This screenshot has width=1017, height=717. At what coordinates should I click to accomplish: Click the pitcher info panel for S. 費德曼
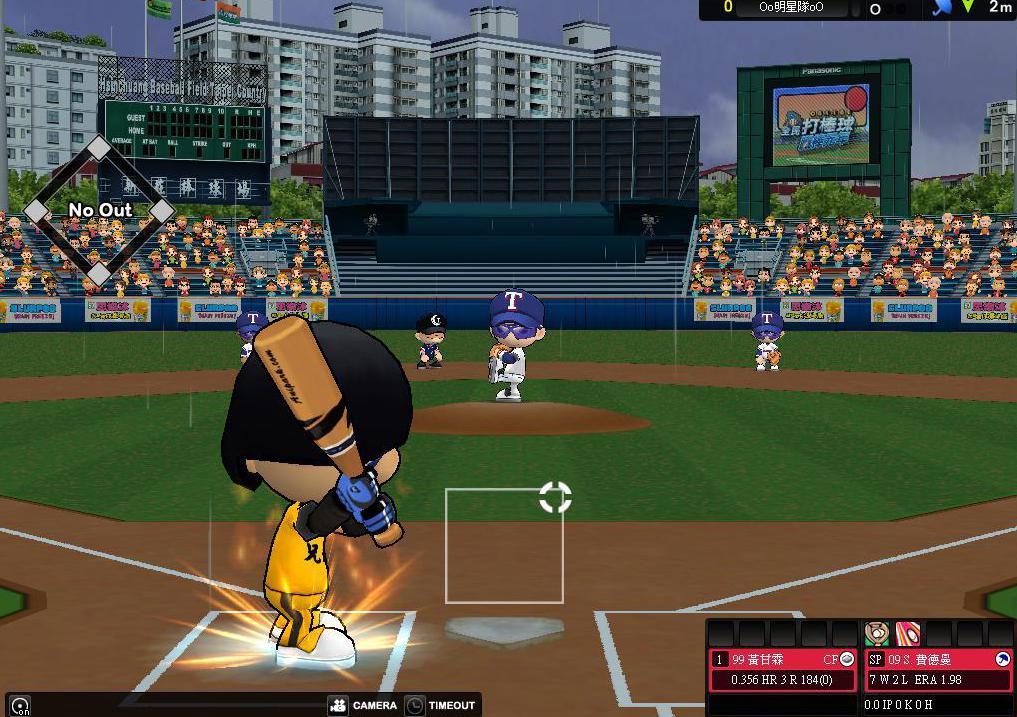(939, 670)
